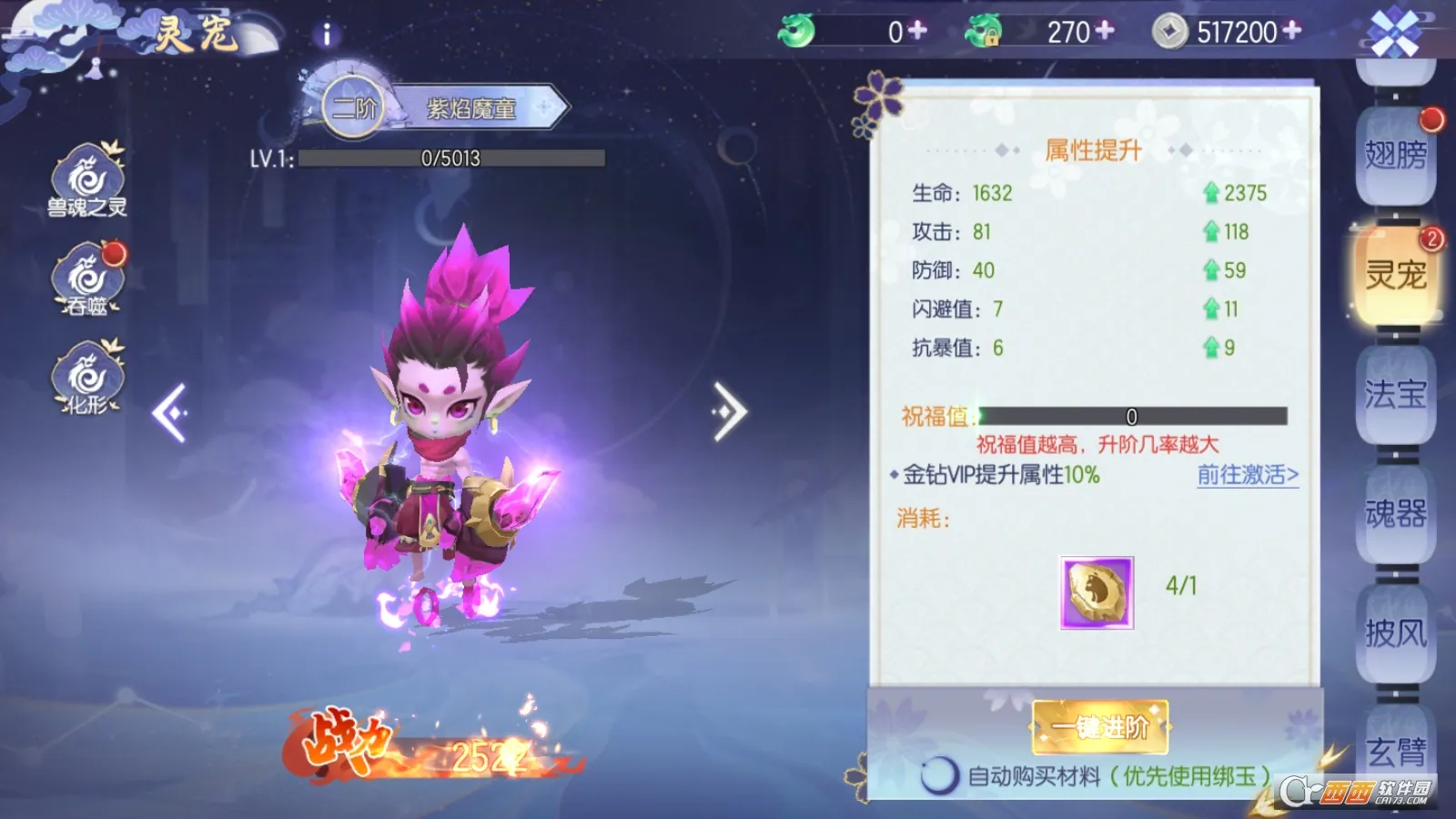
Task: Expand pet name banner 紫焰魔童
Action: [x=475, y=105]
